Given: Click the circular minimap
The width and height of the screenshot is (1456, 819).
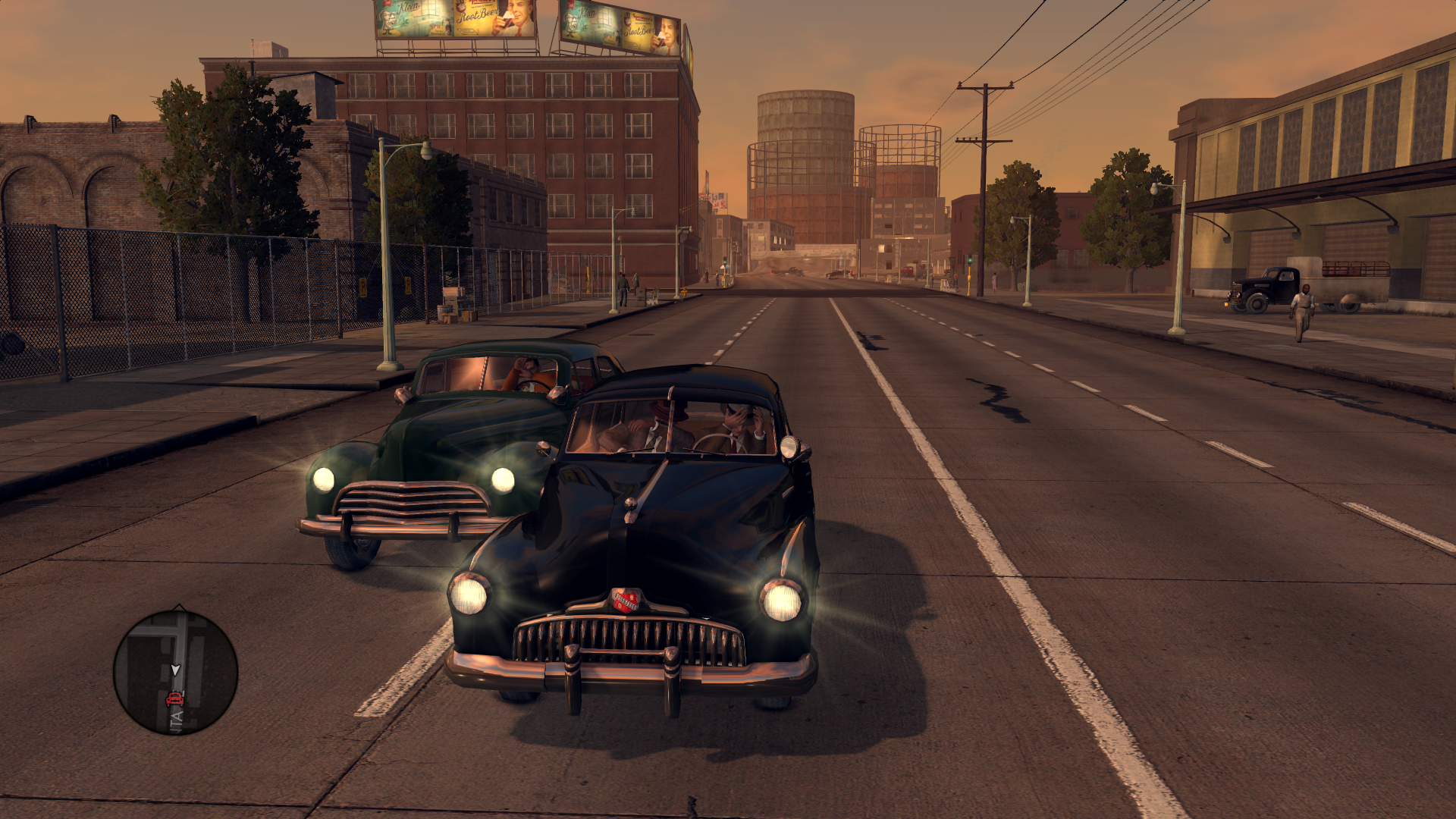Looking at the screenshot, I should (176, 673).
